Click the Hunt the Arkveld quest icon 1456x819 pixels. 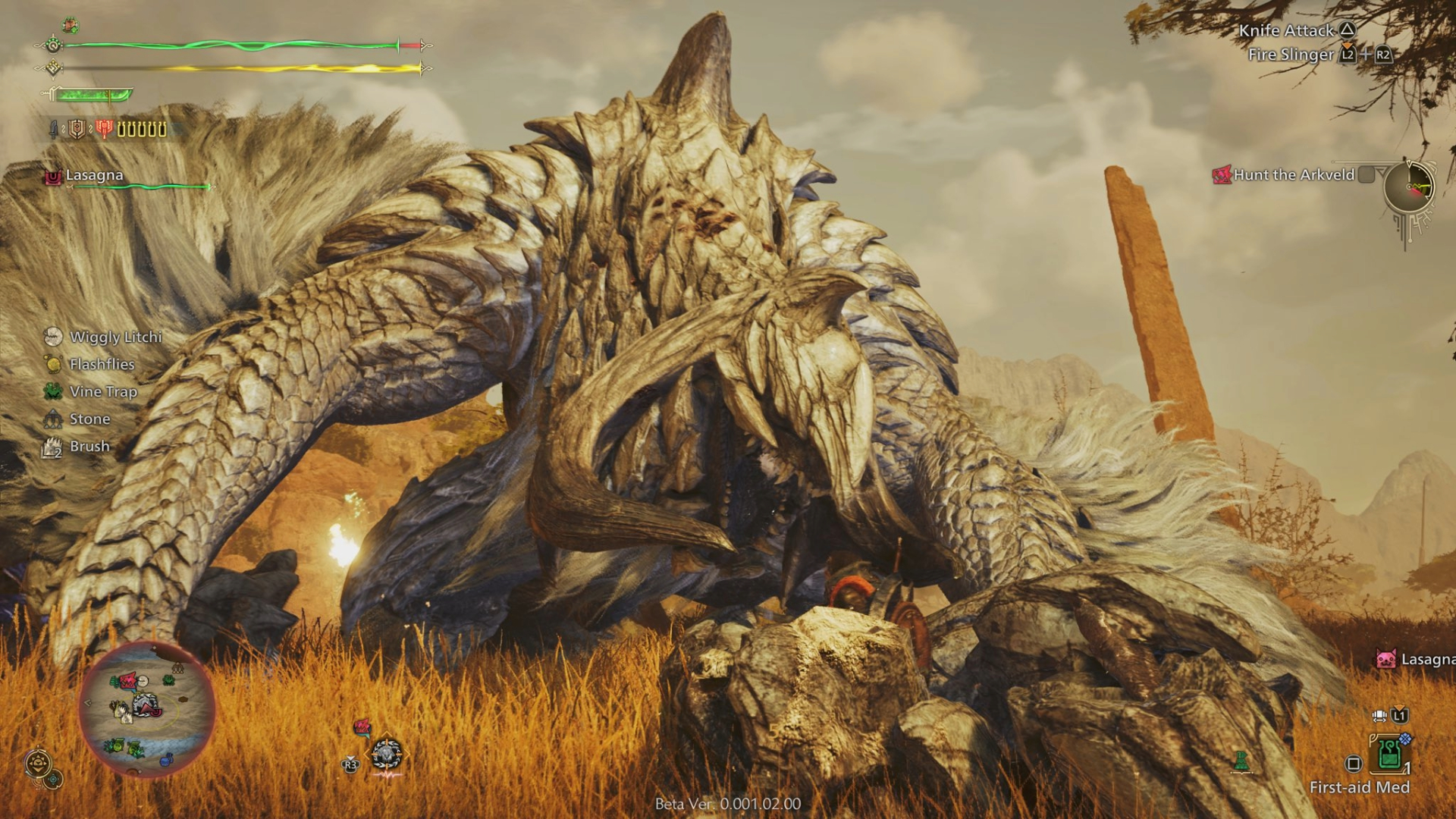click(x=1222, y=174)
